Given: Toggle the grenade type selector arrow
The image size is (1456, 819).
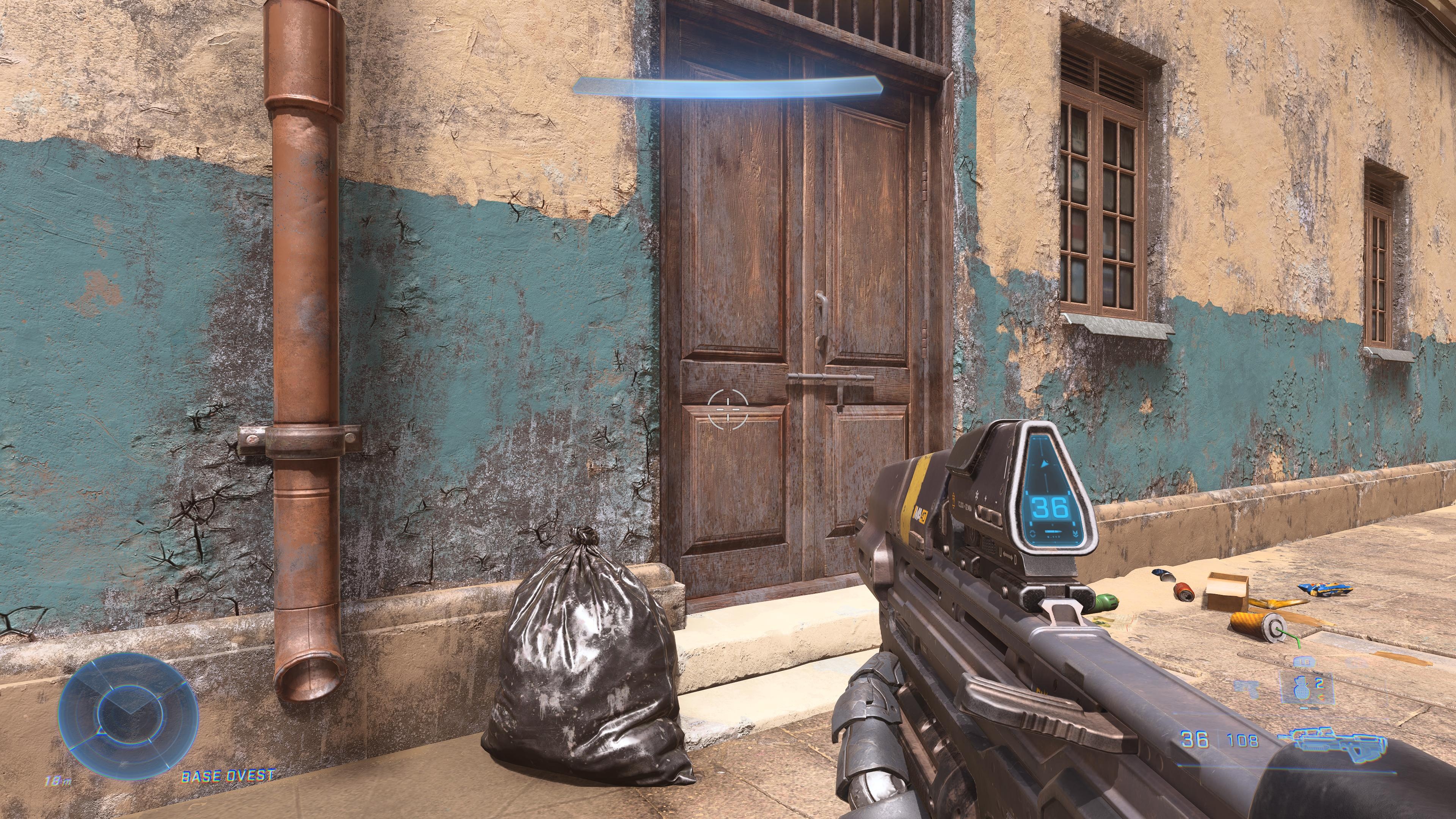Looking at the screenshot, I should 1320,697.
